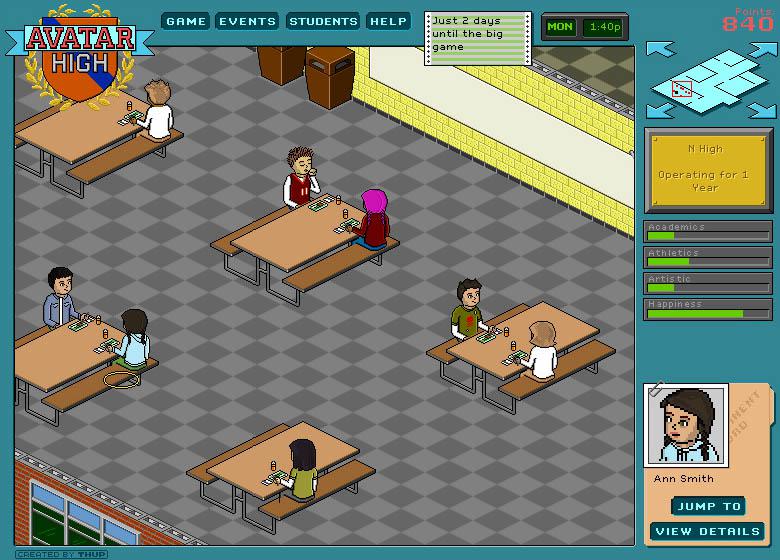780x560 pixels.
Task: Open the EVENTS menu
Action: (x=247, y=21)
